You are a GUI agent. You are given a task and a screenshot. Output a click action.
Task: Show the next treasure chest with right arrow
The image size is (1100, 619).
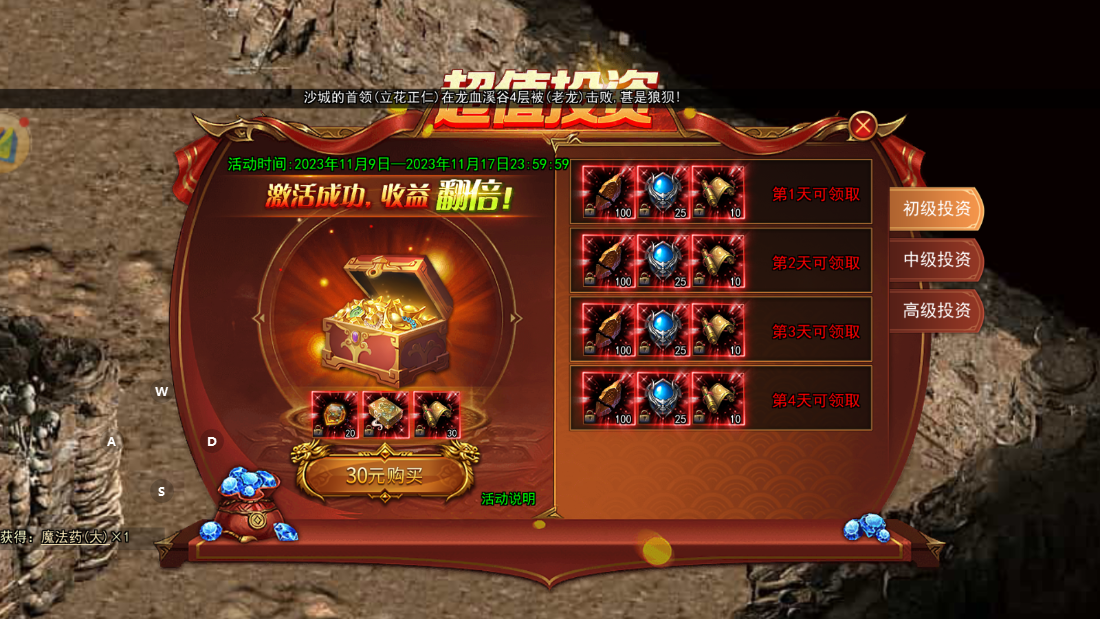[516, 318]
